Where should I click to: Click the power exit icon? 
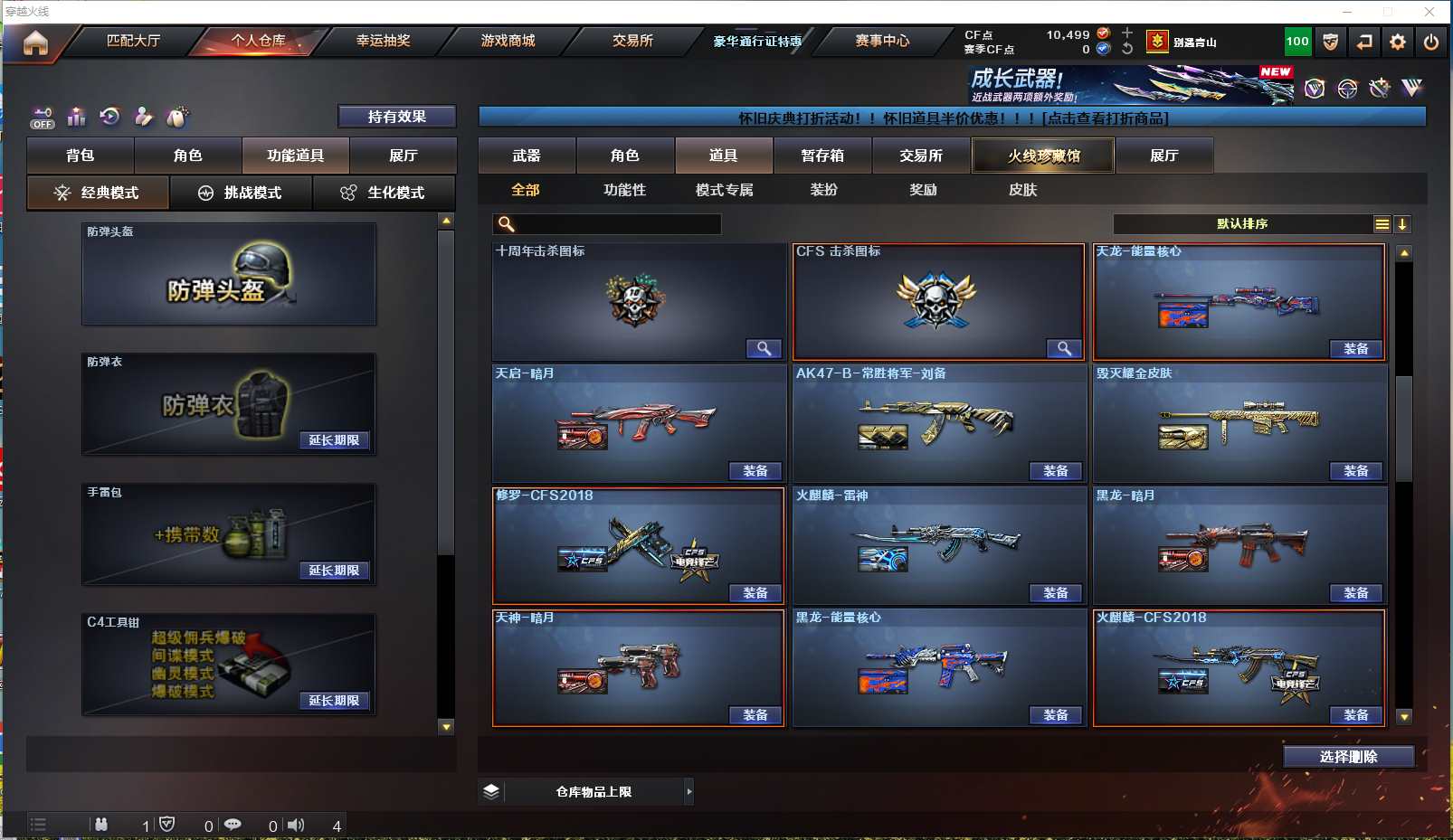point(1430,42)
